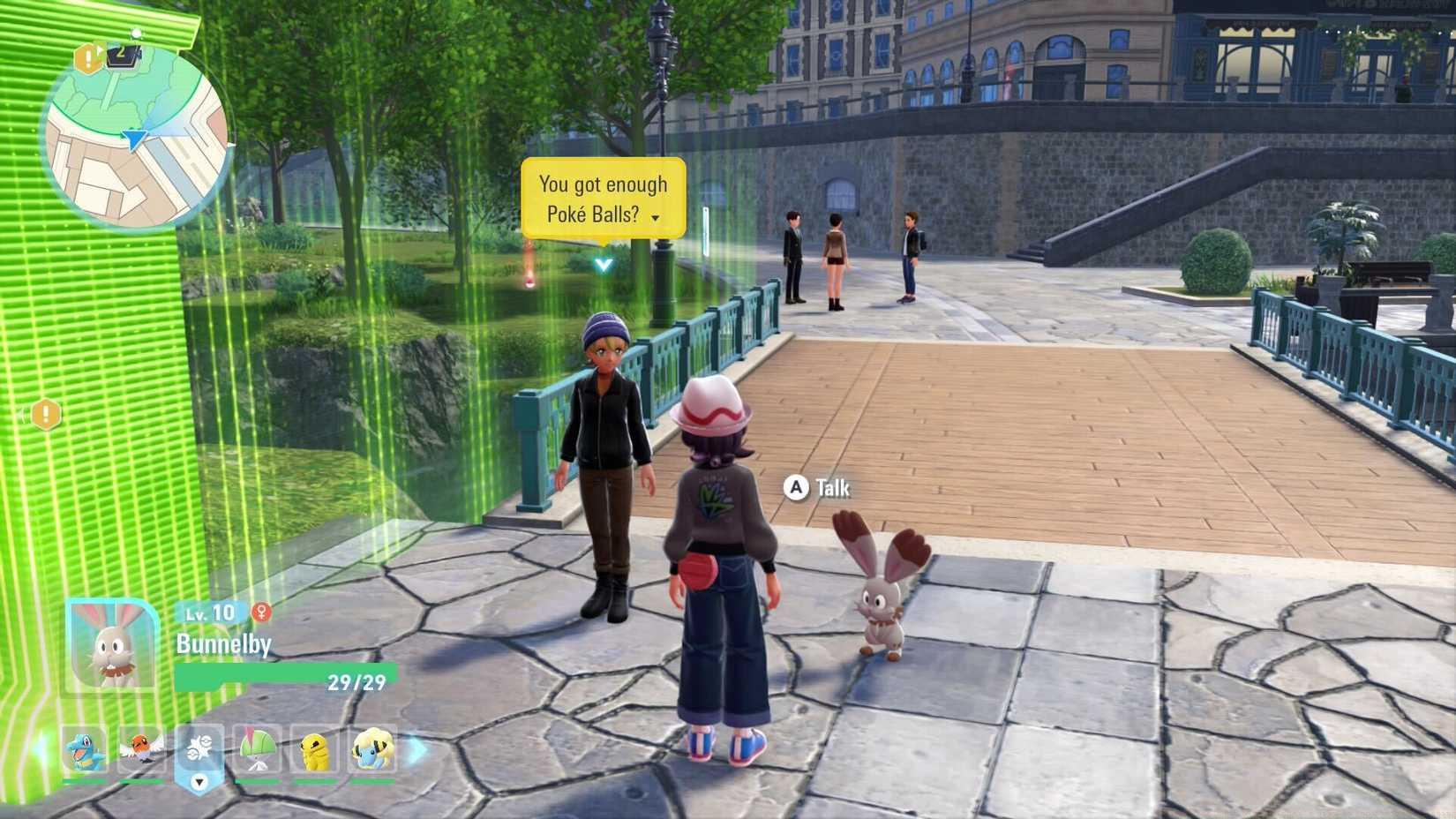The image size is (1456, 819).
Task: Select Totodile's party icon
Action: pos(81,748)
